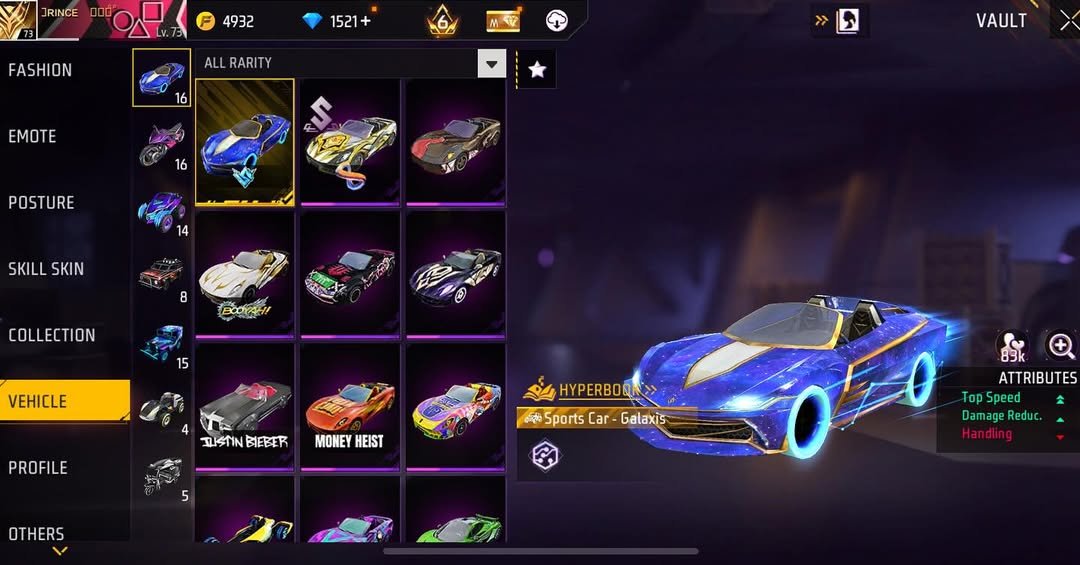1080x565 pixels.
Task: Open the Collection section
Action: tap(52, 335)
